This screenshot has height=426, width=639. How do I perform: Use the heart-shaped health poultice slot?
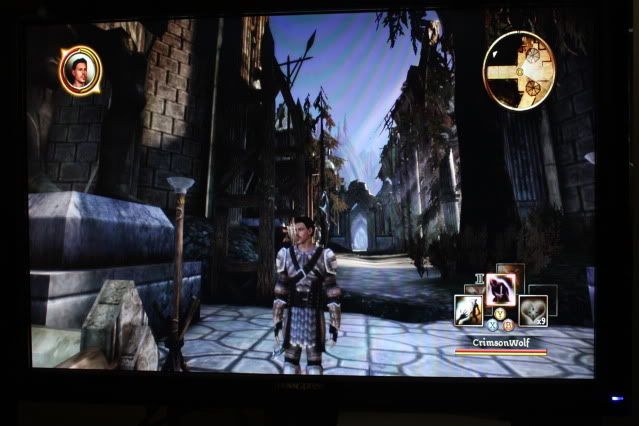click(x=532, y=311)
